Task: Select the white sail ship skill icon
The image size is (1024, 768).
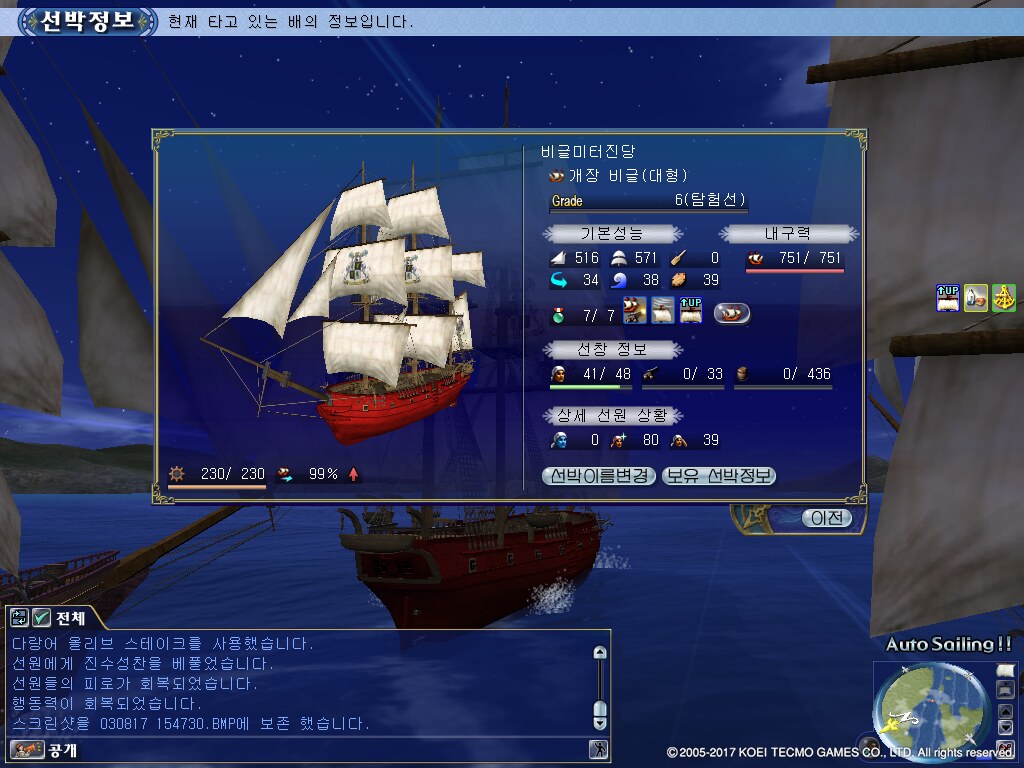Action: coord(663,311)
